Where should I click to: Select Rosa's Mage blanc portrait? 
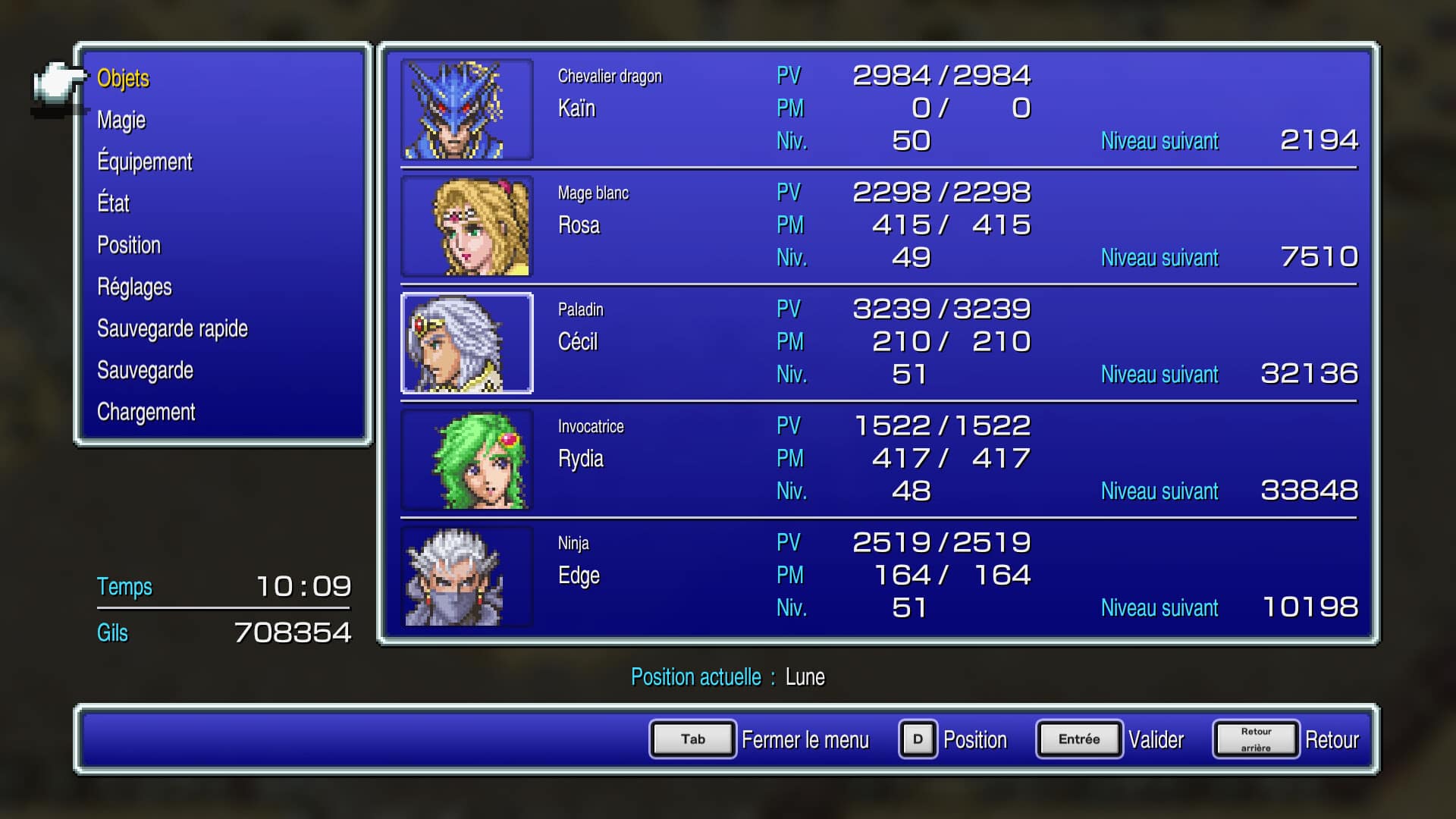pos(466,226)
